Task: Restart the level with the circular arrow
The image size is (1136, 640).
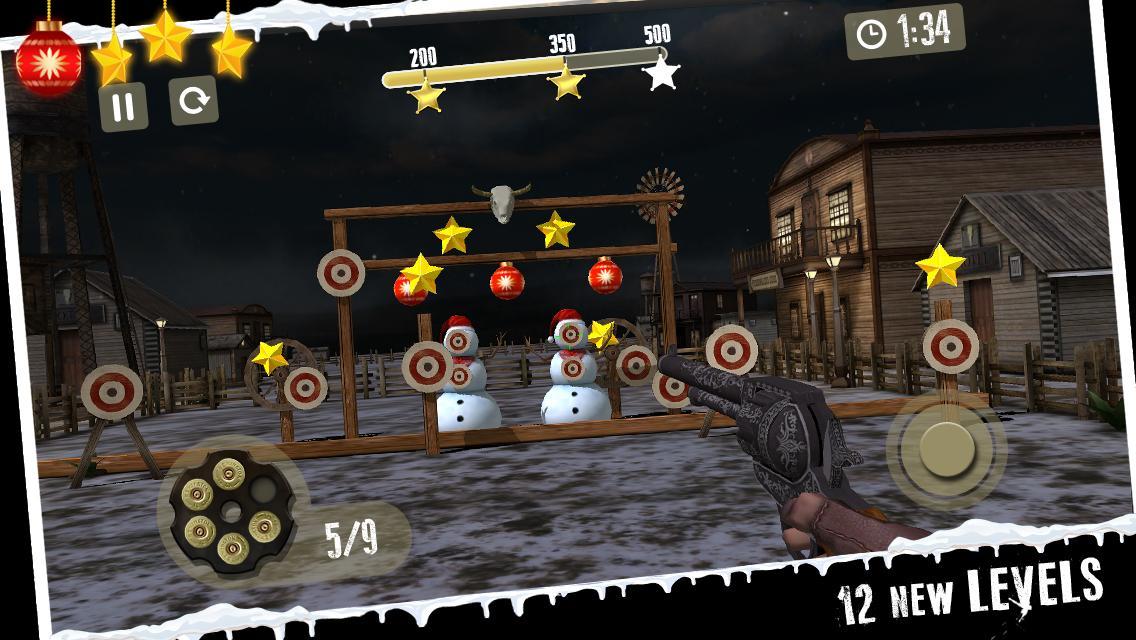Action: click(194, 101)
